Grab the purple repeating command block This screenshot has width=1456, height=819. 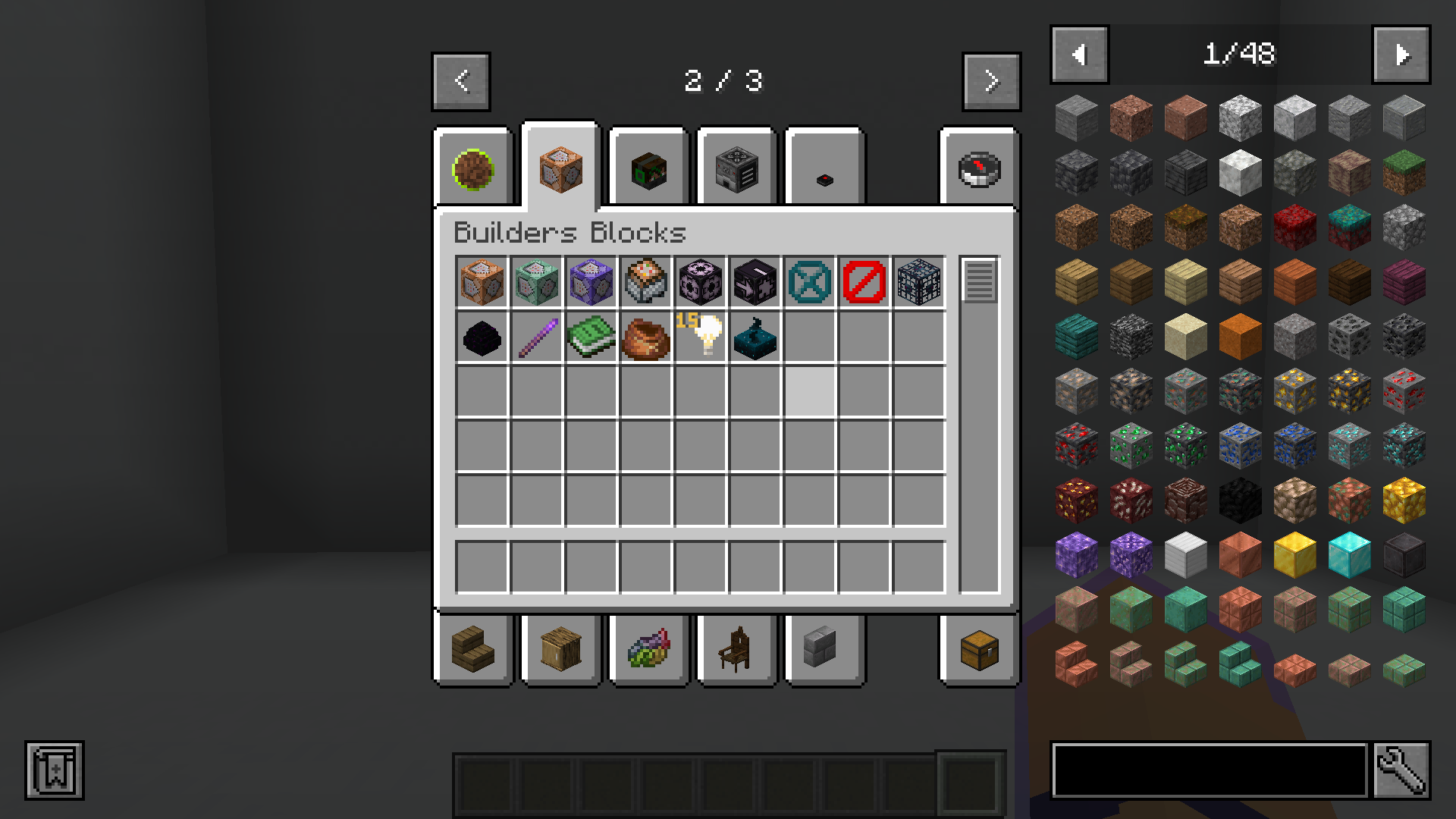[x=591, y=282]
